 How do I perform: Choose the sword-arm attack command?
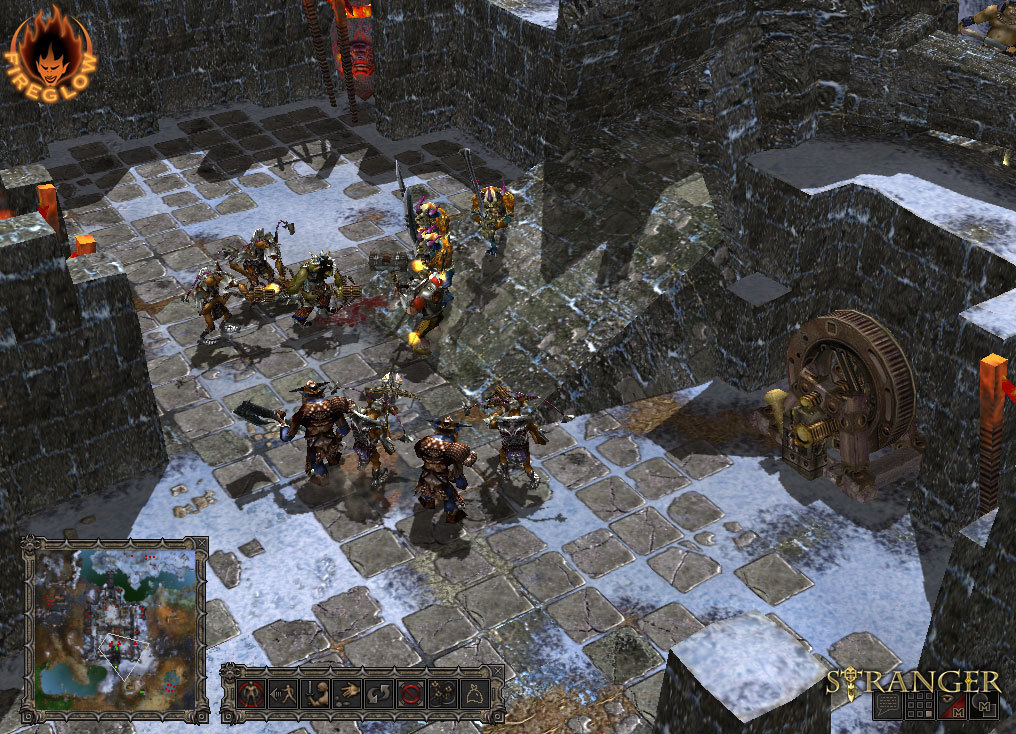coord(315,693)
